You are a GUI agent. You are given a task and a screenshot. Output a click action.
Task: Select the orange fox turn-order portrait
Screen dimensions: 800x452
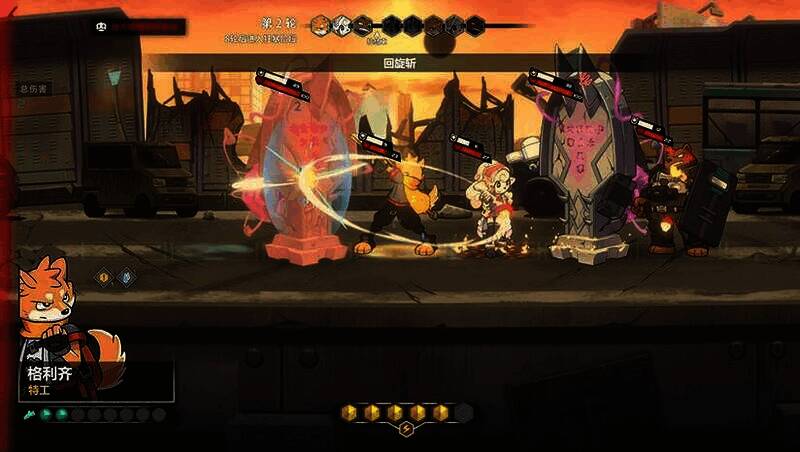[321, 24]
